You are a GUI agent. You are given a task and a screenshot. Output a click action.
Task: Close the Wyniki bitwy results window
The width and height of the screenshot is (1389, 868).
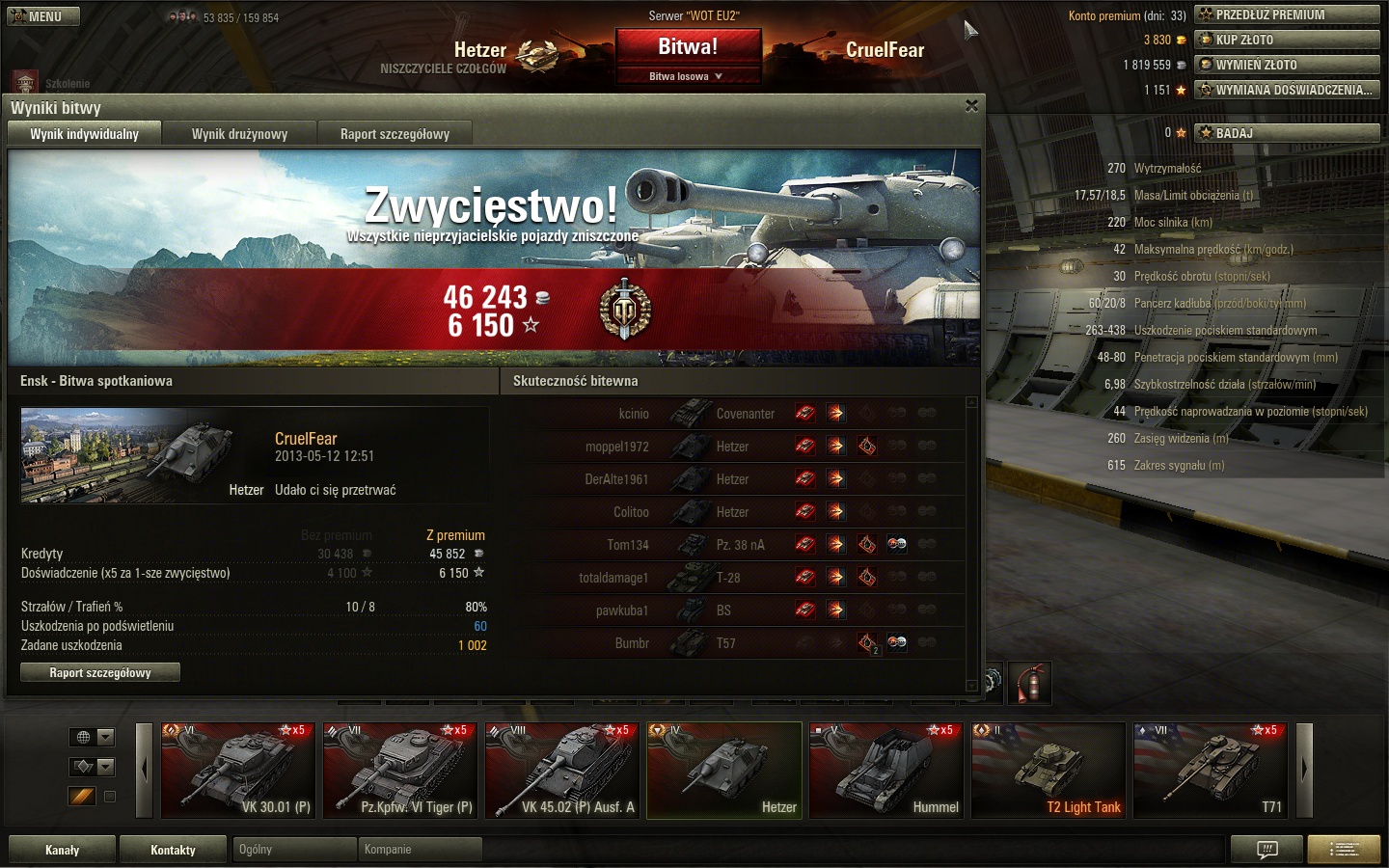point(971,106)
